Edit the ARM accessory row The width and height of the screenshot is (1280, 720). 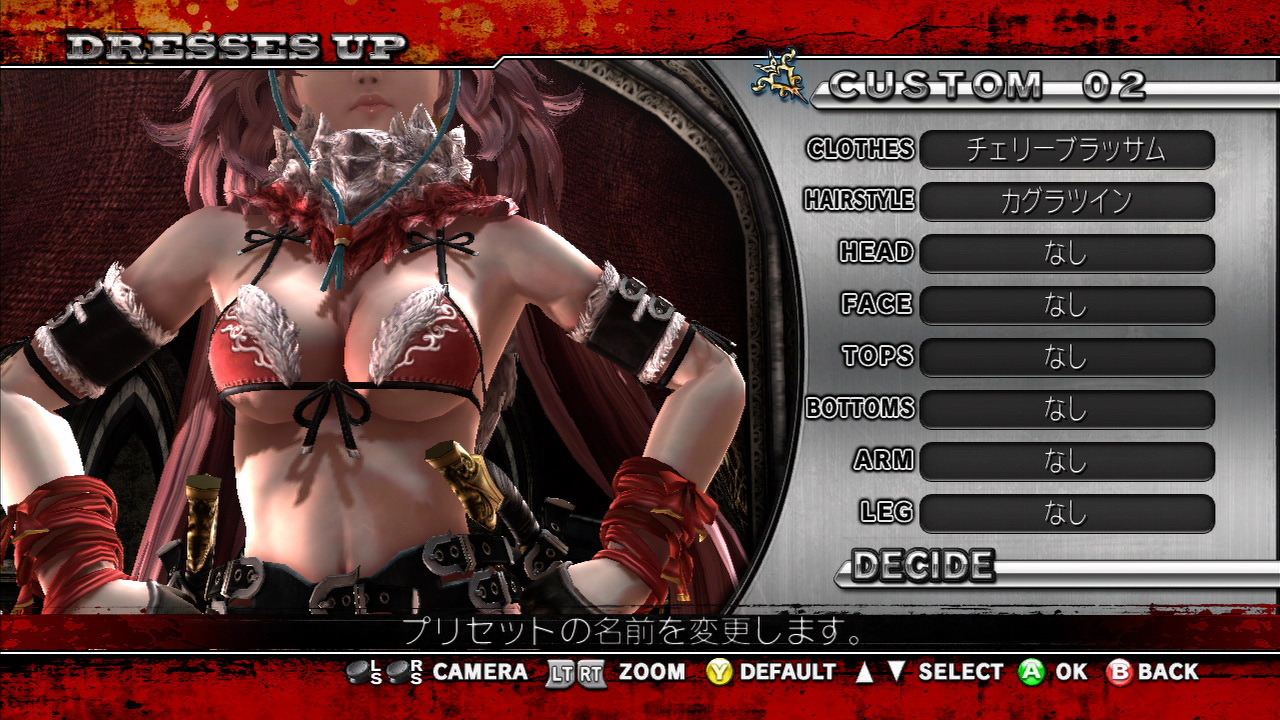tap(1066, 462)
